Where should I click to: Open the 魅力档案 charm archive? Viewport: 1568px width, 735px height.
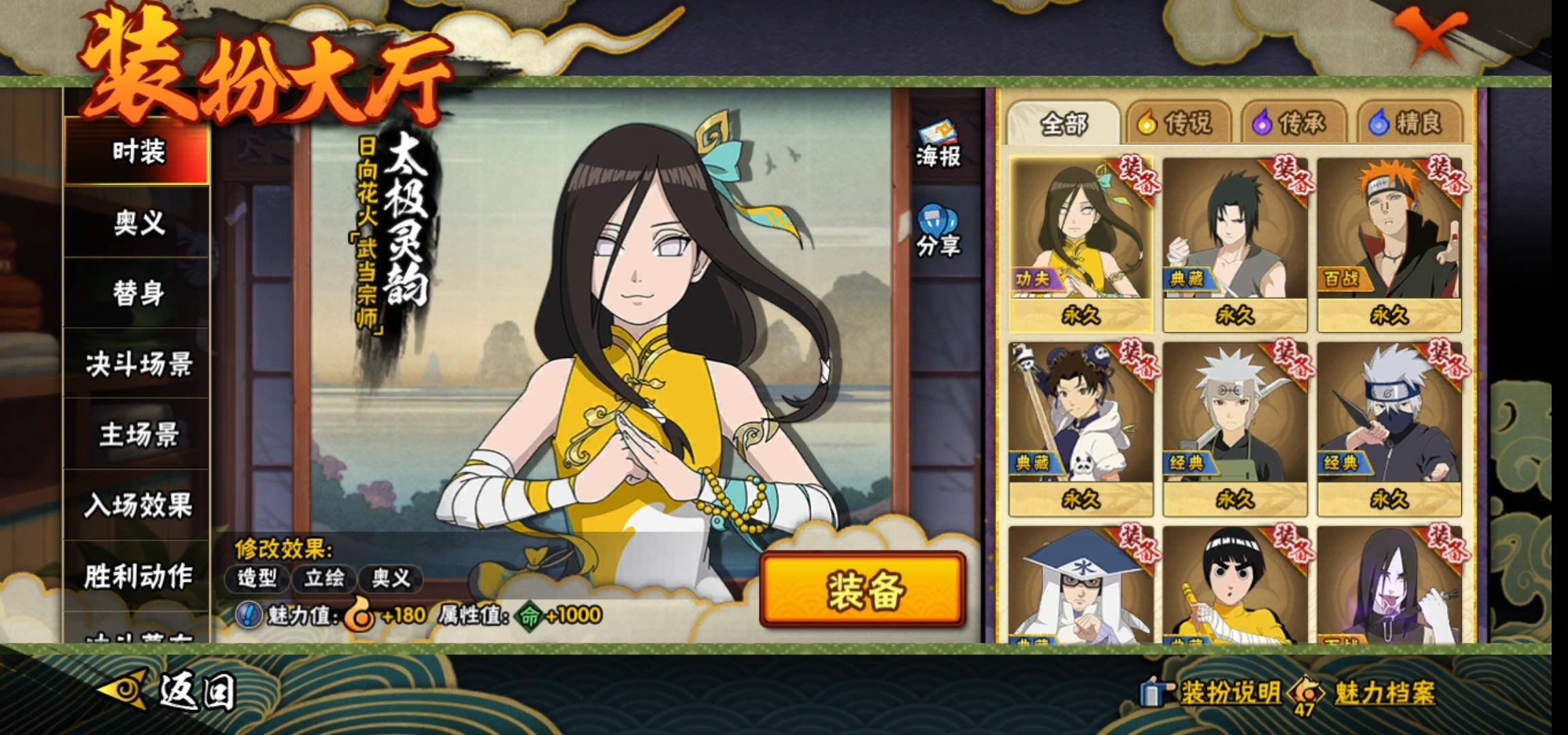1368,693
